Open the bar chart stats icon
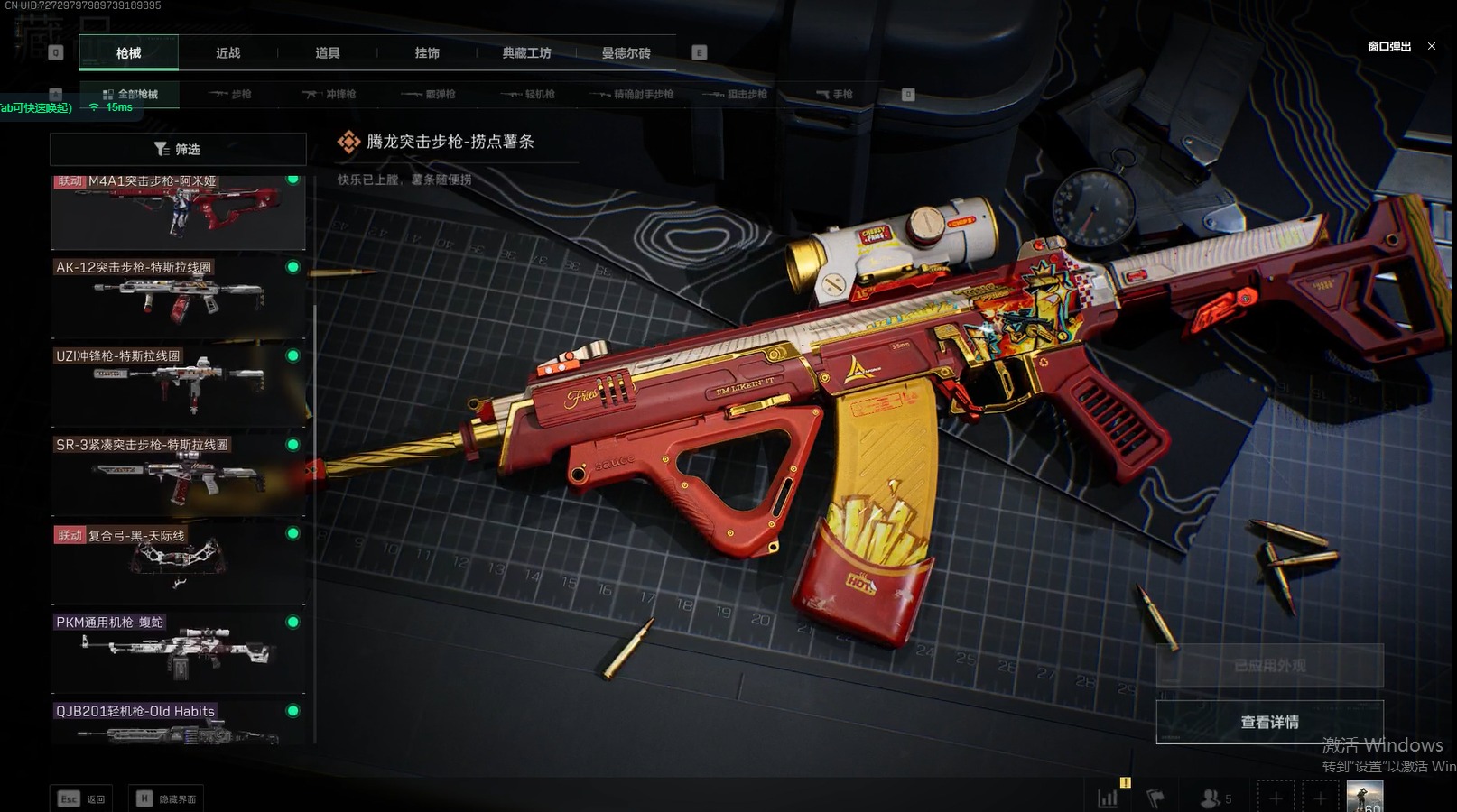The height and width of the screenshot is (812, 1457). (1107, 798)
